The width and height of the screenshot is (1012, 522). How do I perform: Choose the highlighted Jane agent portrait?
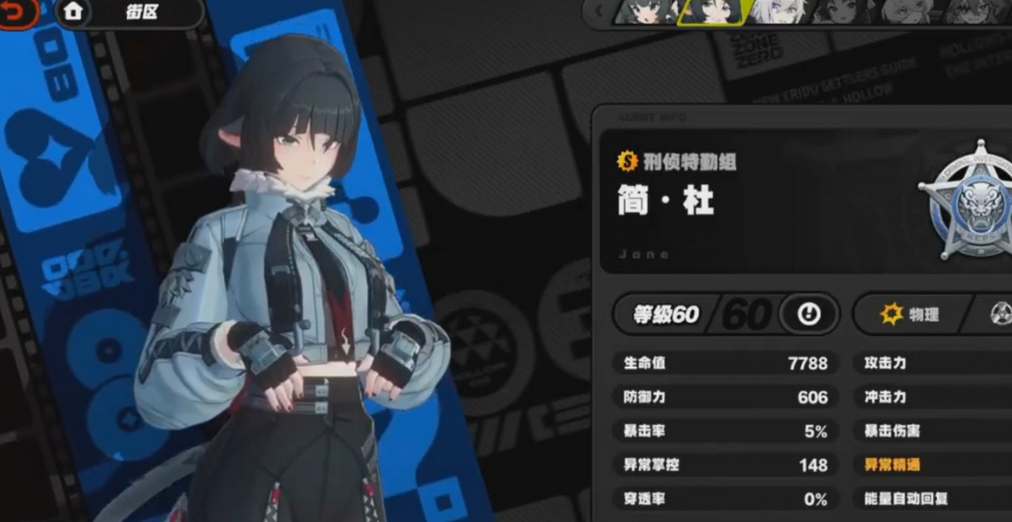click(x=711, y=11)
